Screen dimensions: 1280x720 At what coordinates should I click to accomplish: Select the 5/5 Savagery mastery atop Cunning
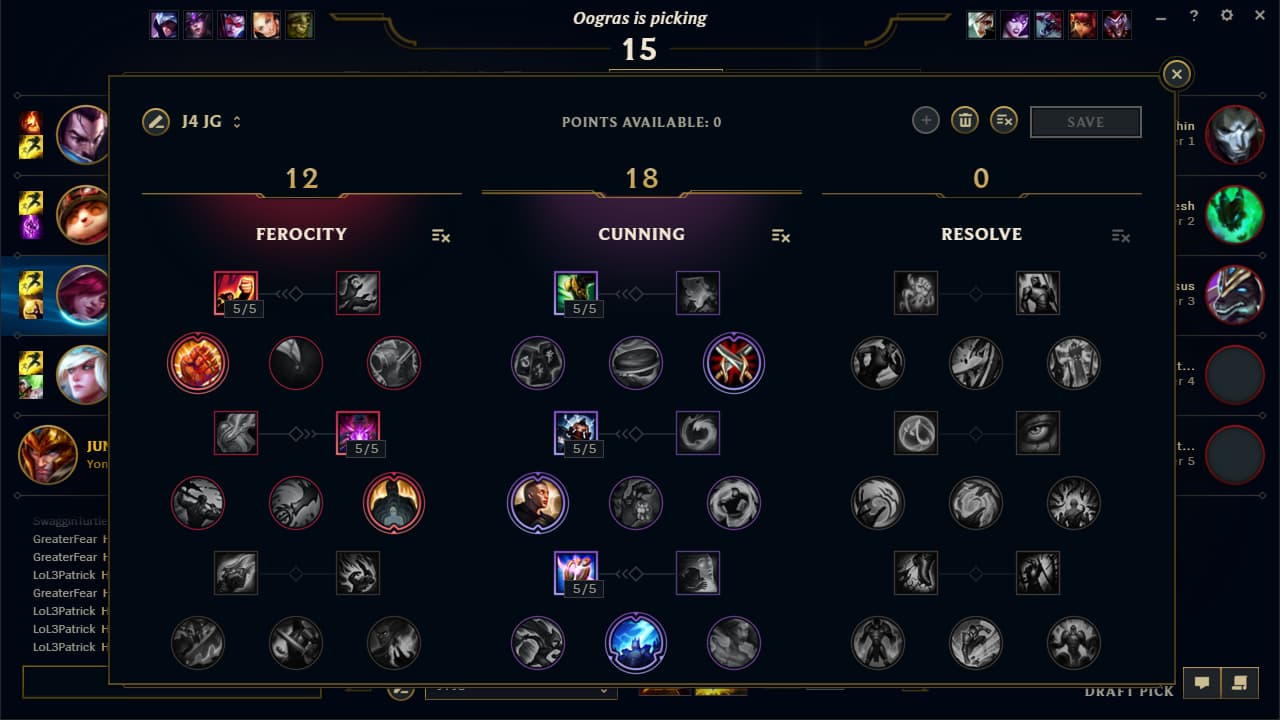[x=576, y=292]
